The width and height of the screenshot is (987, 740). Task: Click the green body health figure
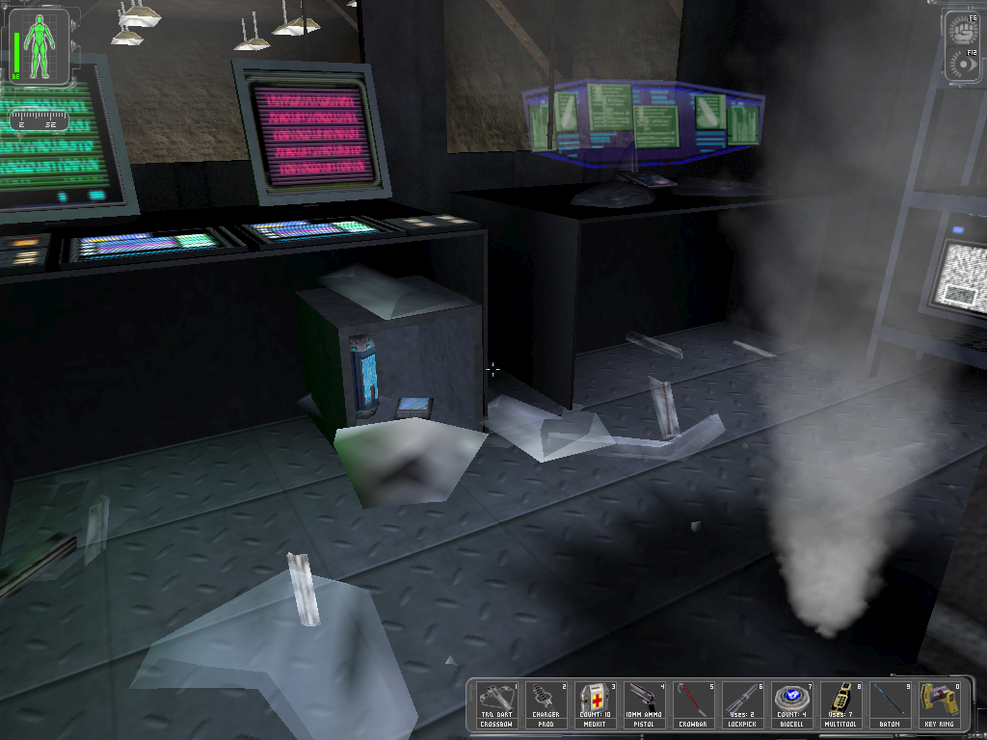coord(42,47)
